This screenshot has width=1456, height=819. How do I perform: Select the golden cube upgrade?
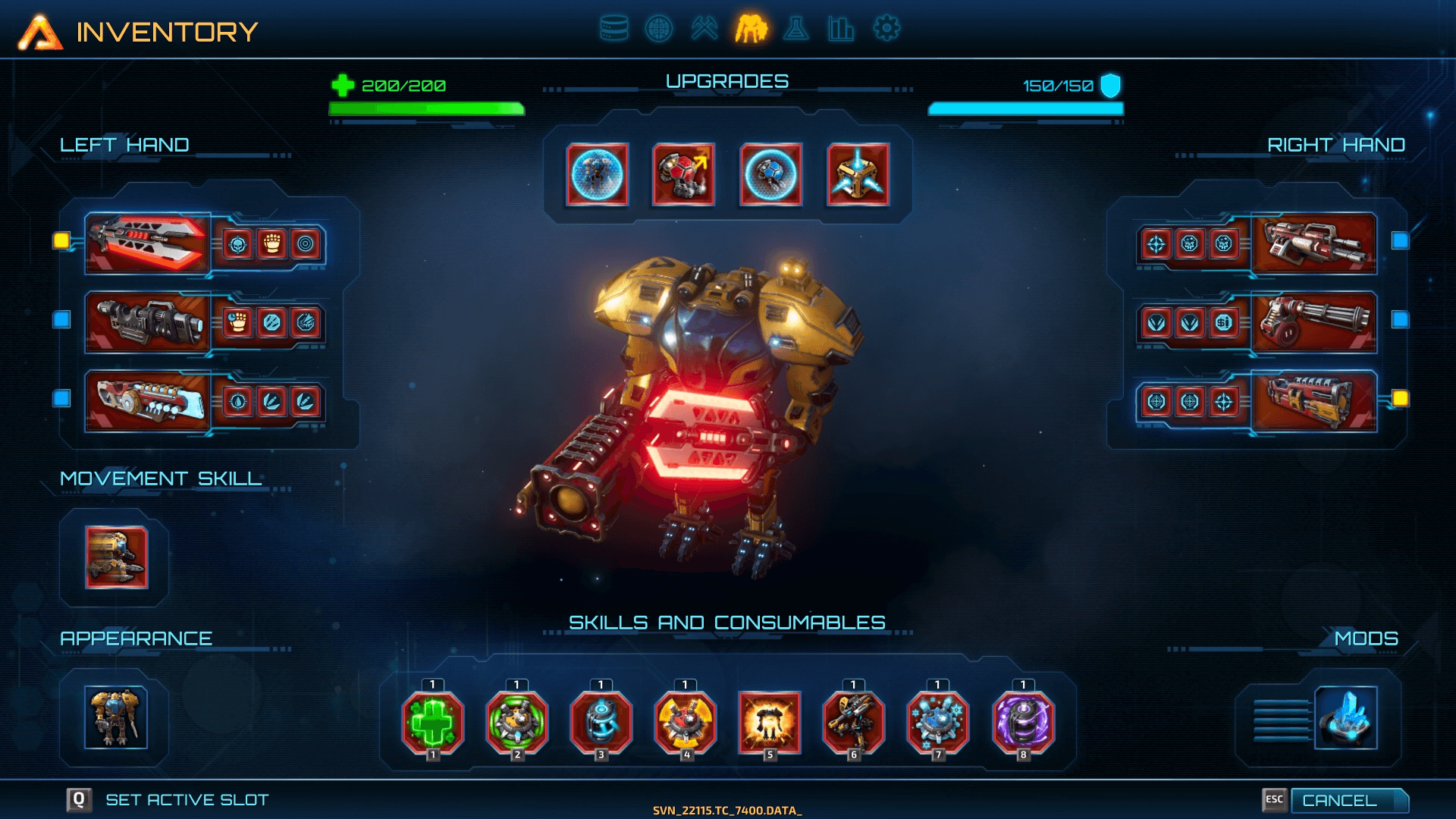pos(858,174)
